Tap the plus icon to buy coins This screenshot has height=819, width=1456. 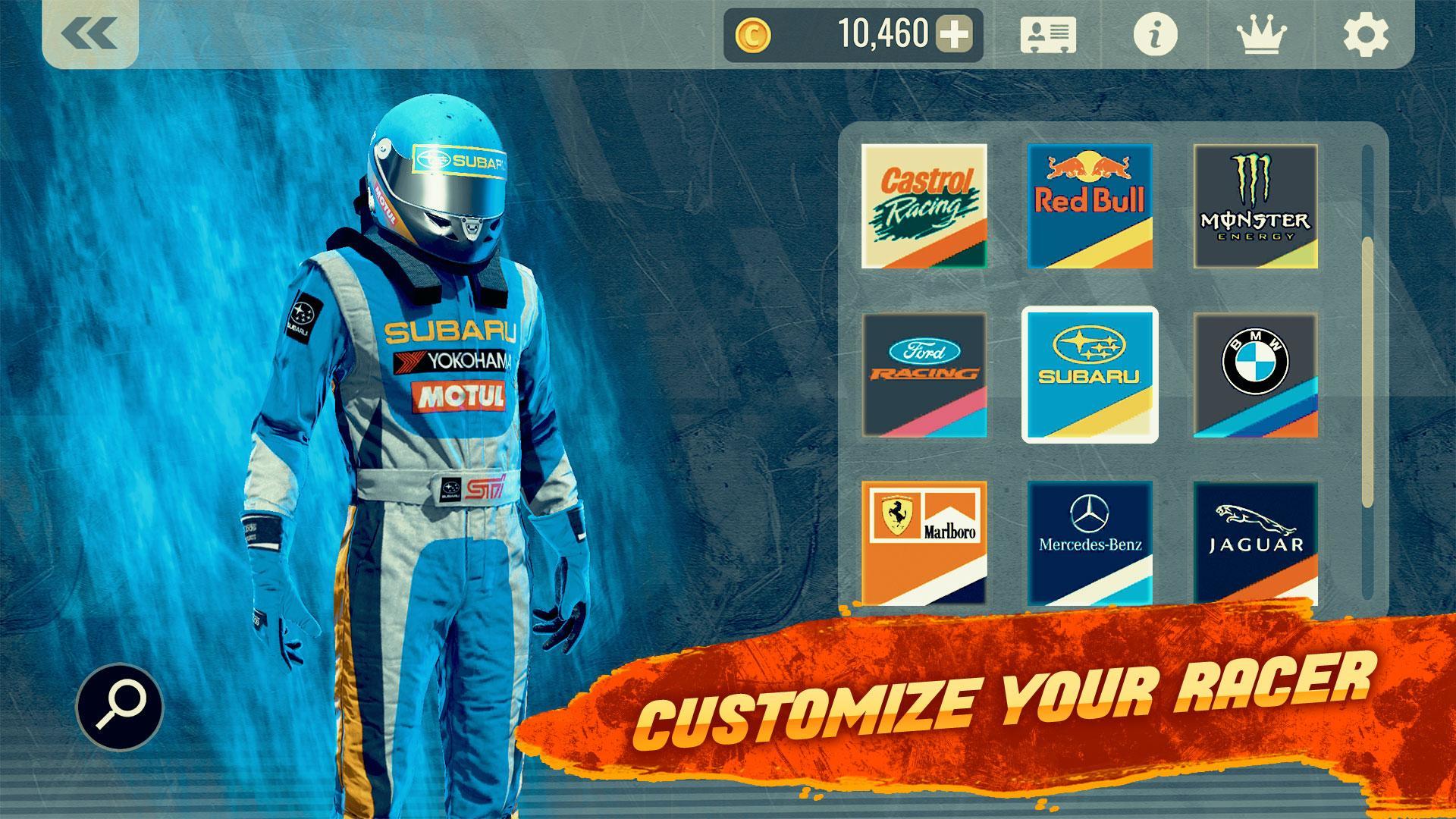(954, 33)
